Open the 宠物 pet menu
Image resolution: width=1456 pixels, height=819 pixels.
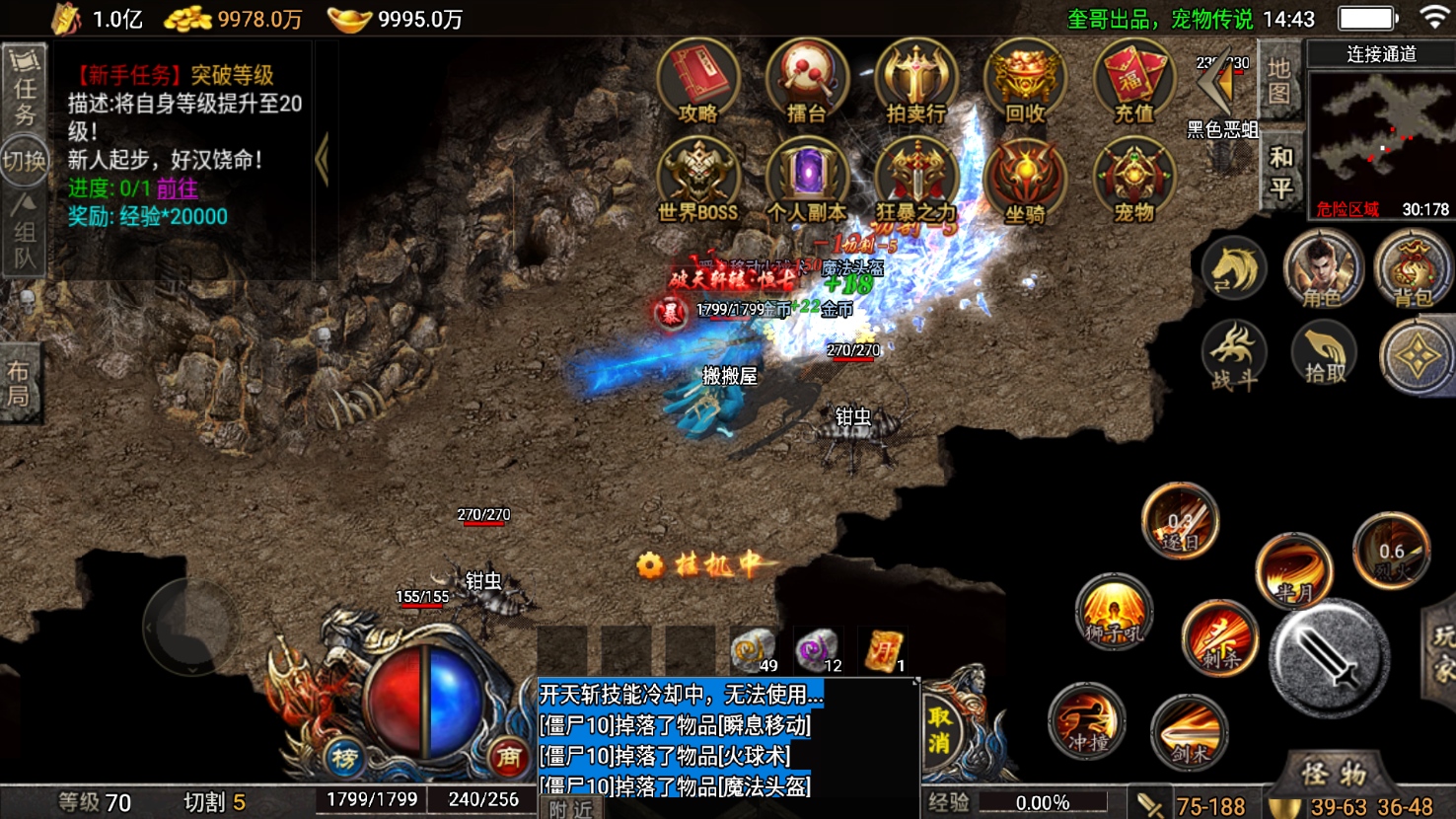click(1133, 179)
